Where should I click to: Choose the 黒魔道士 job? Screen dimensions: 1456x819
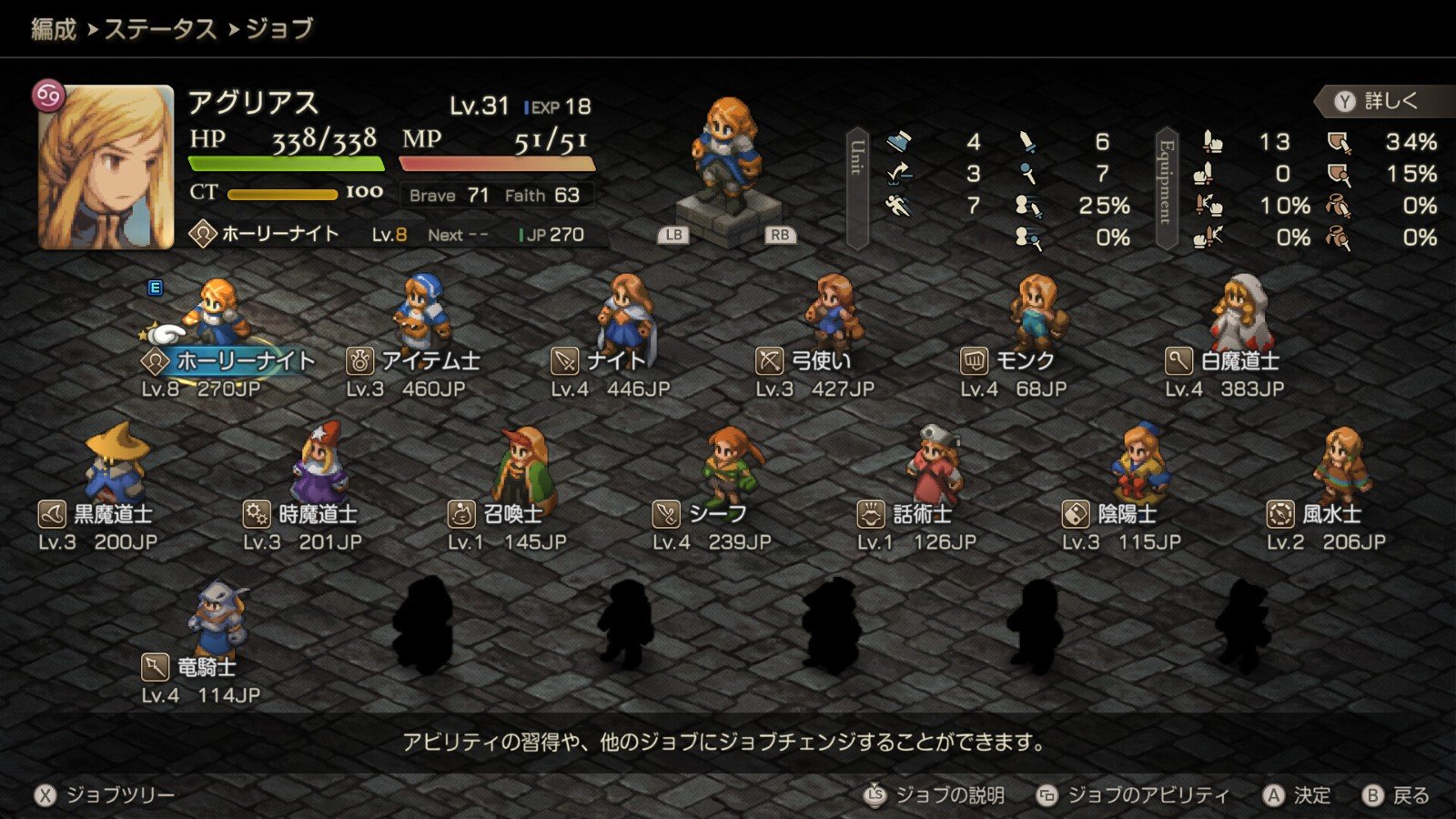coord(96,514)
